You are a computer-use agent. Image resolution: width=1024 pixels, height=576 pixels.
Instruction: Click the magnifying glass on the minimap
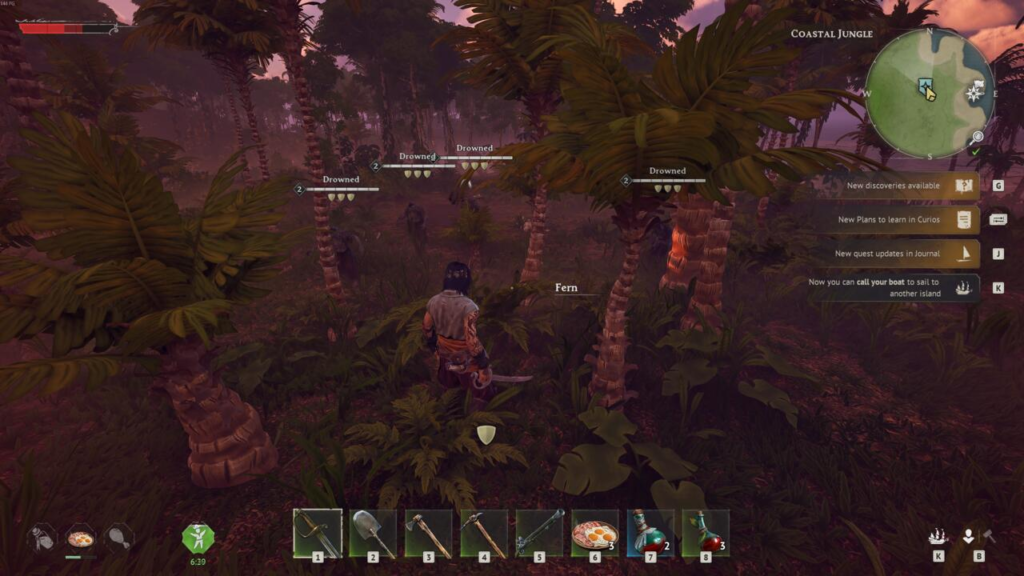pos(977,136)
